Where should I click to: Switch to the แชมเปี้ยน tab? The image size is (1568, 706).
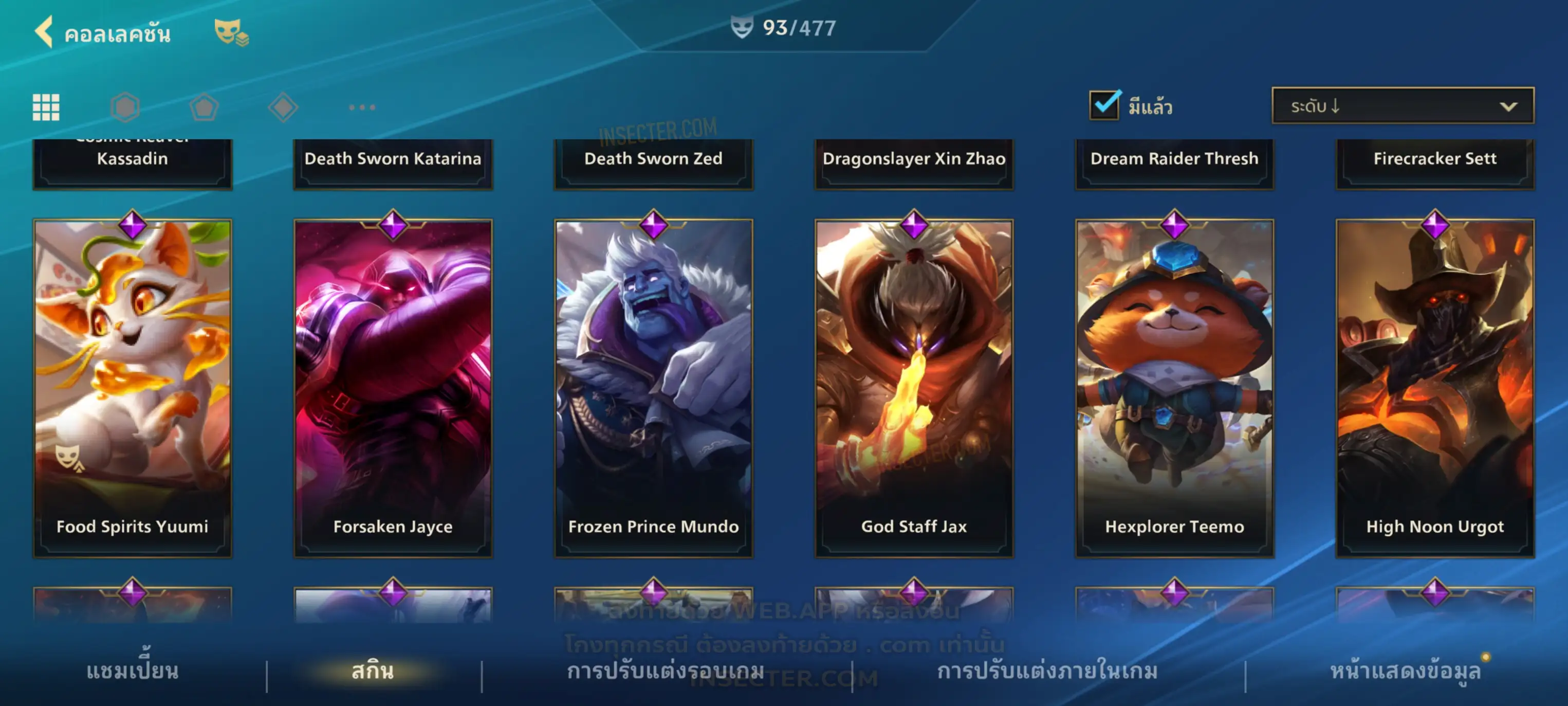pyautogui.click(x=132, y=671)
